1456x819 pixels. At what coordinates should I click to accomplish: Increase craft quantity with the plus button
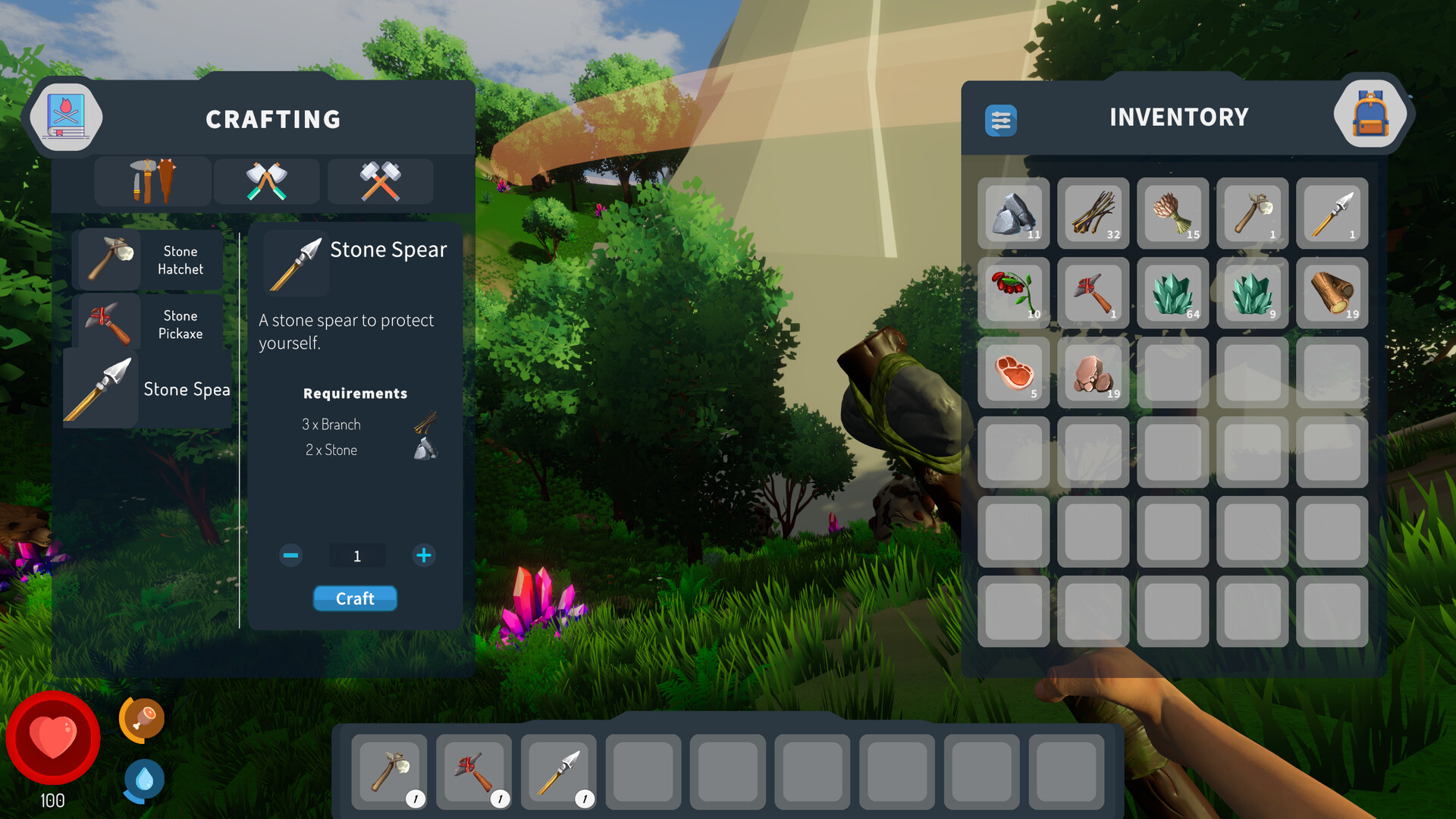coord(424,555)
